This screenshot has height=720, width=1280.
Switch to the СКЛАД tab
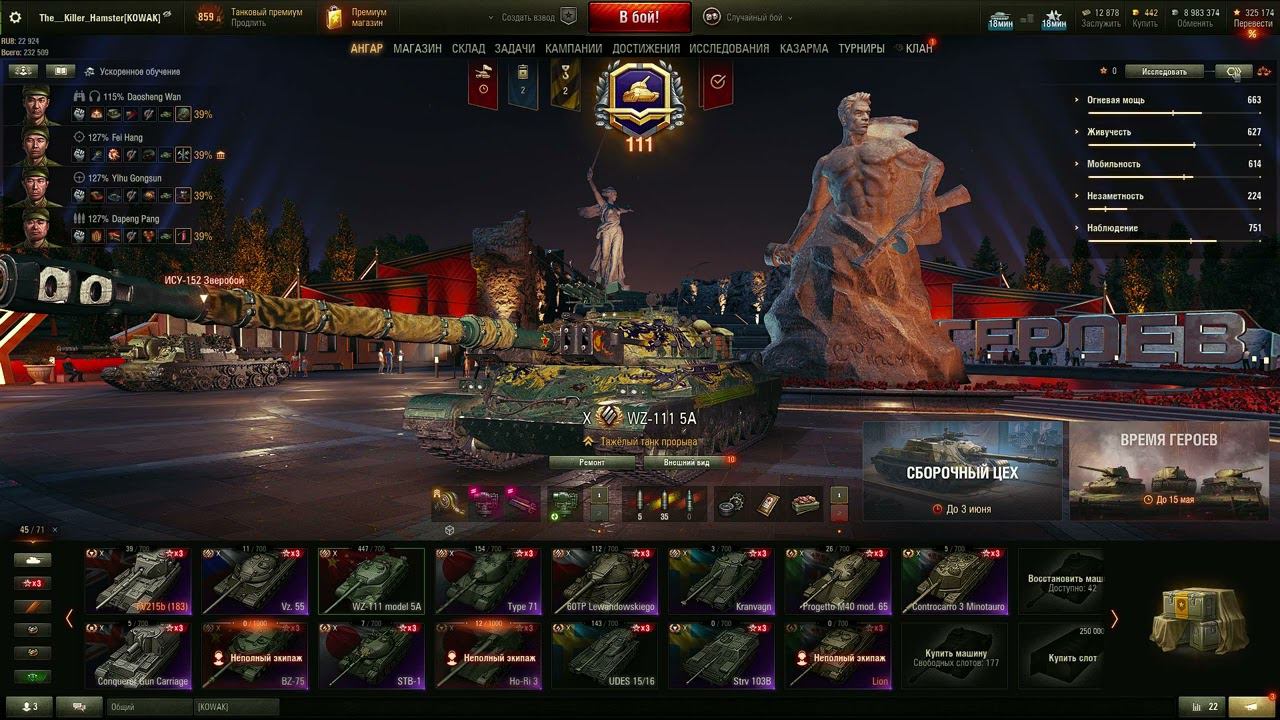point(468,48)
